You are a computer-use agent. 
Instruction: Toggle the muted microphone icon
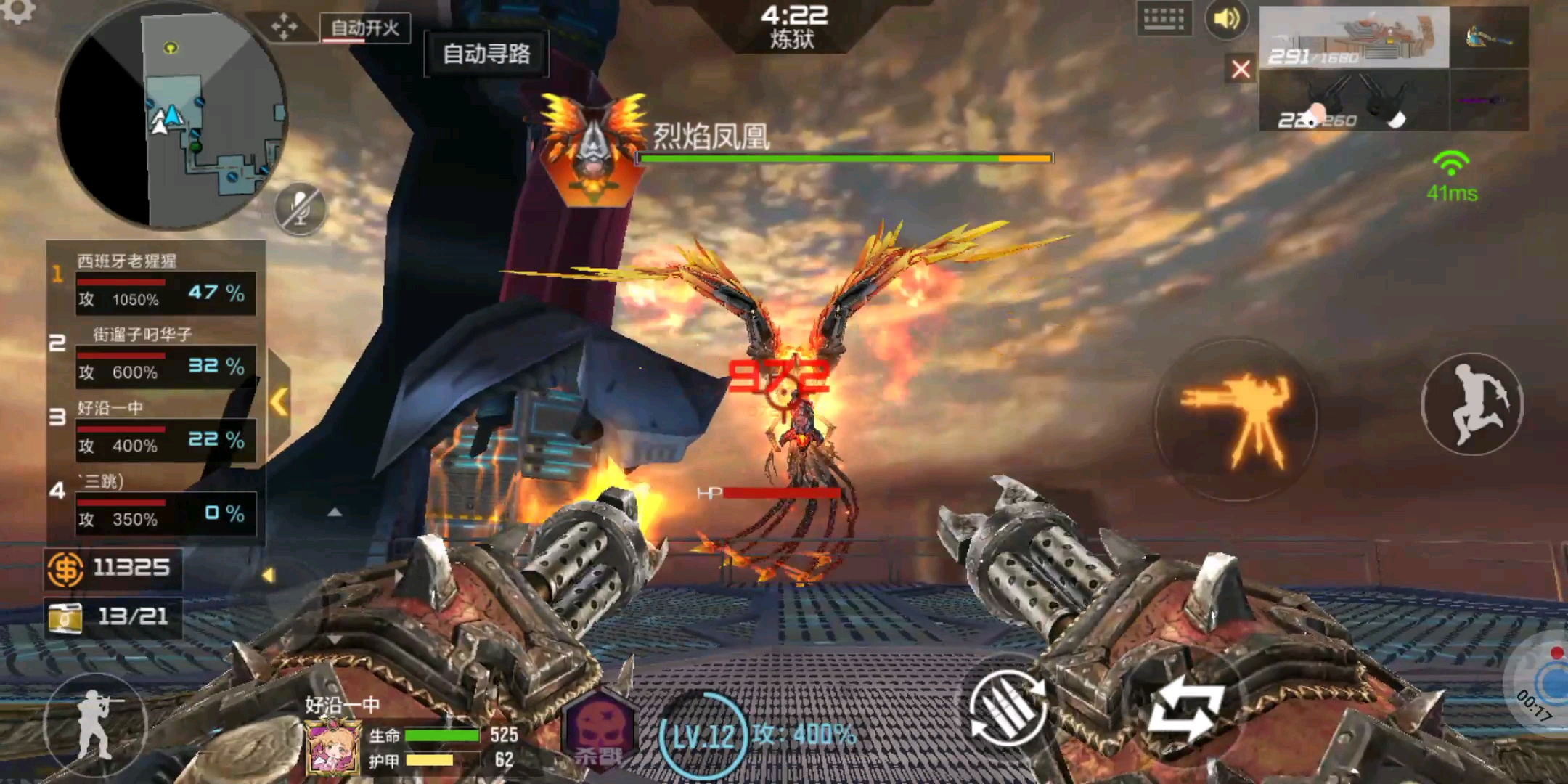coord(300,209)
